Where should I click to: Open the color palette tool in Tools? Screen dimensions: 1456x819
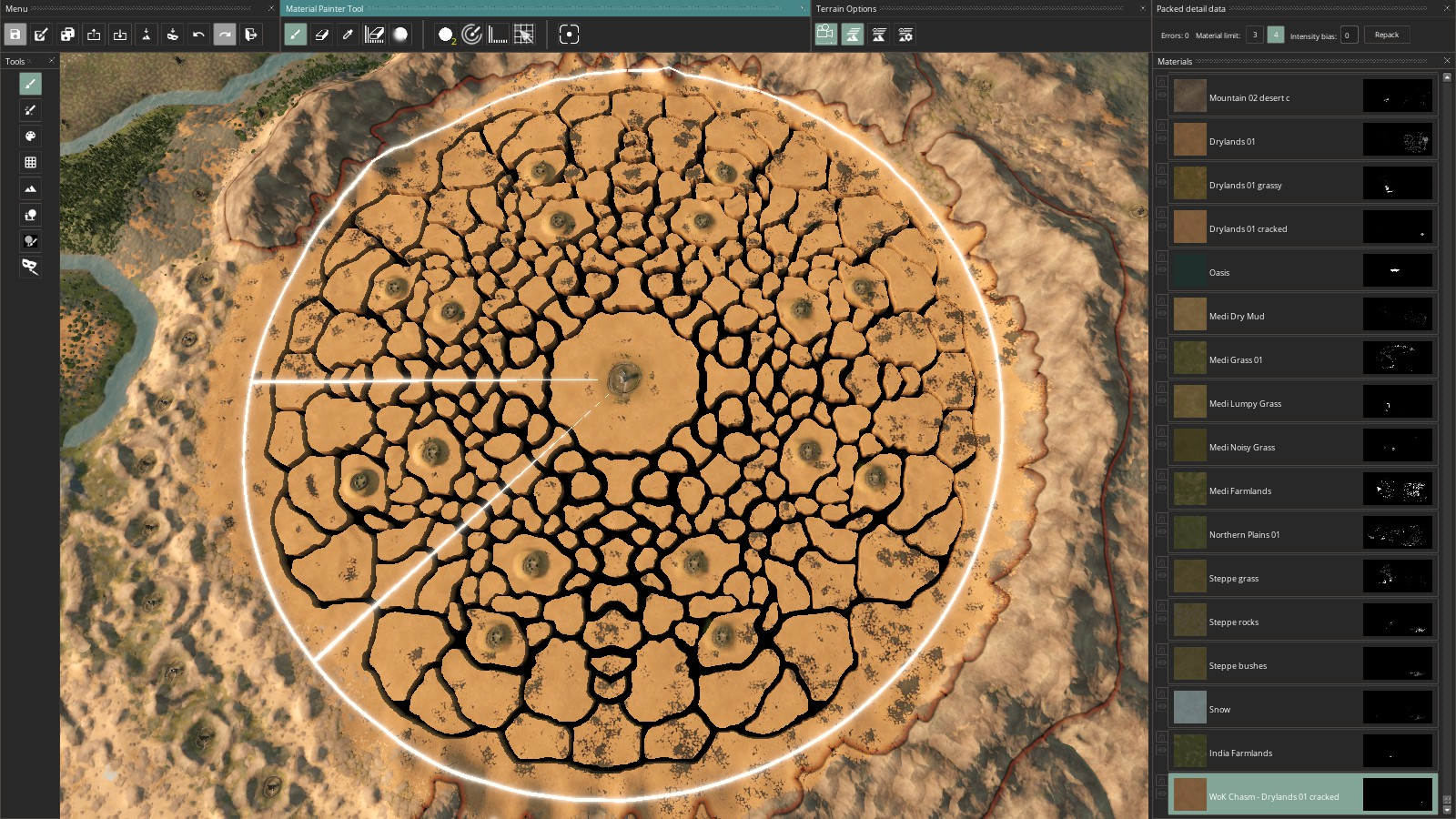[30, 136]
